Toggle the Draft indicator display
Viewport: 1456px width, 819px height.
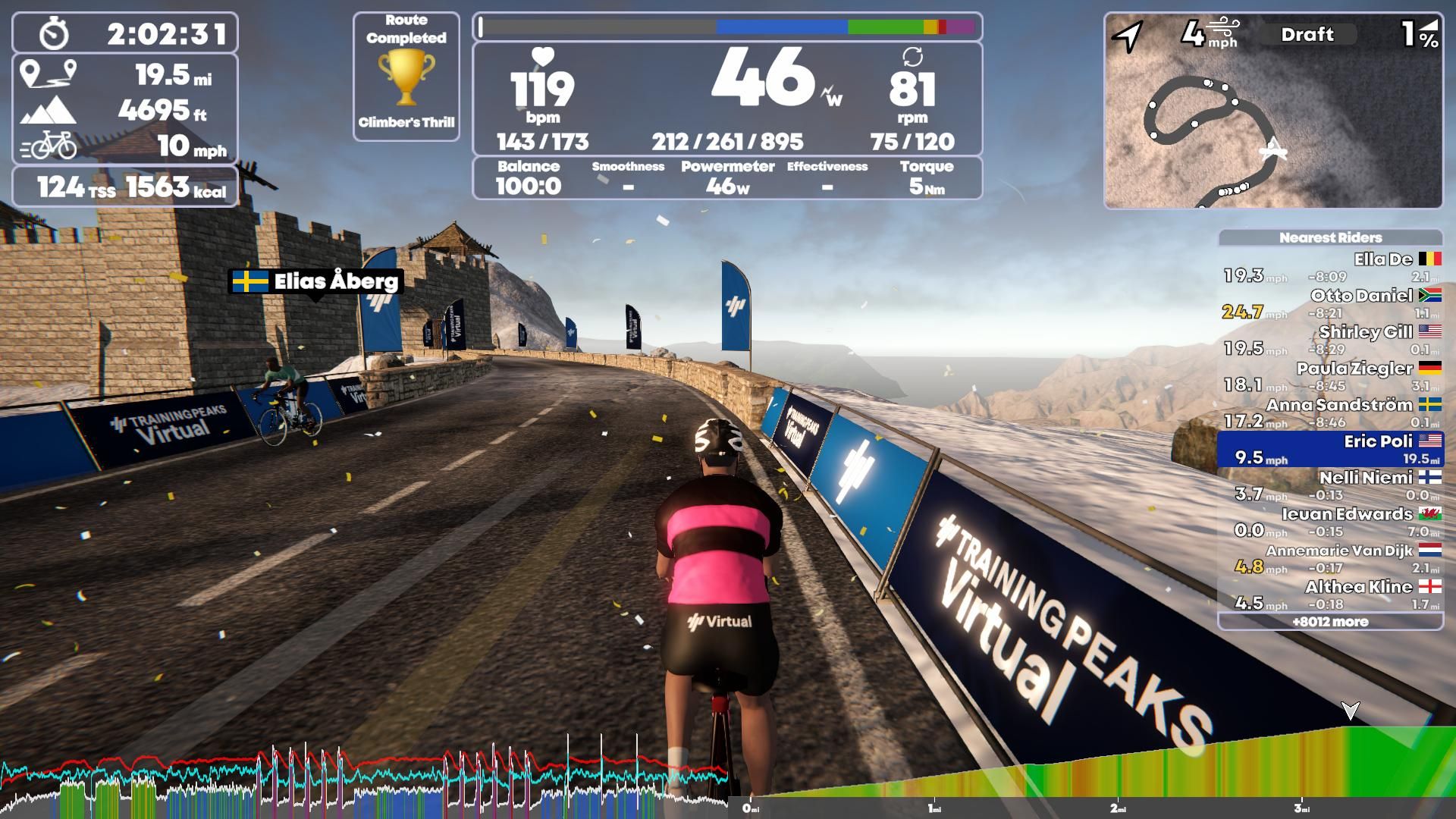click(x=1308, y=34)
